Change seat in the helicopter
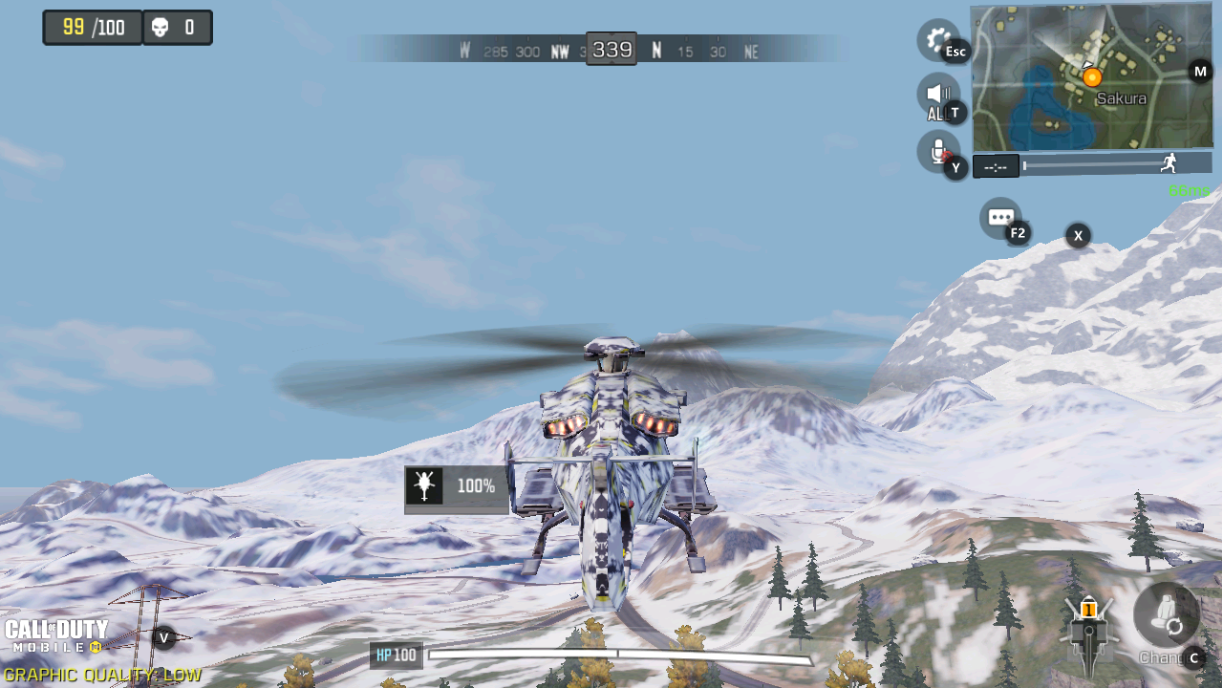 [x=1166, y=615]
